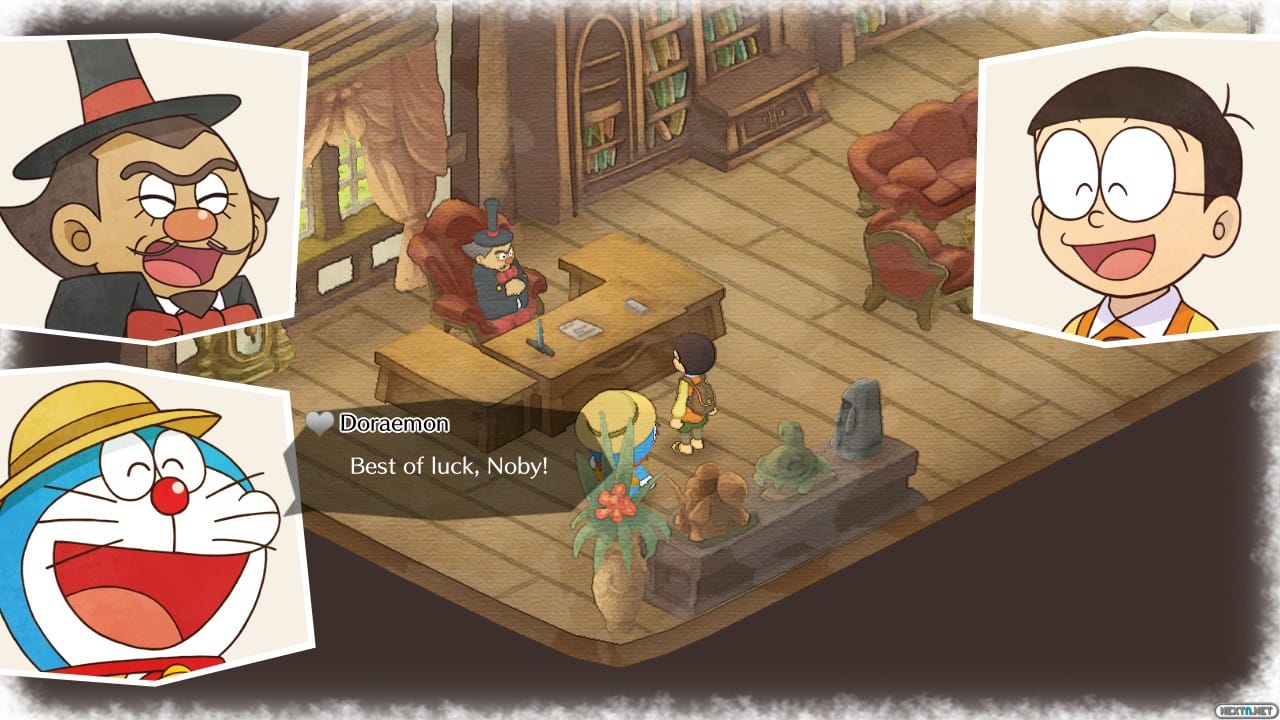This screenshot has width=1280, height=720.
Task: Click the Doraemon name label
Action: (395, 423)
